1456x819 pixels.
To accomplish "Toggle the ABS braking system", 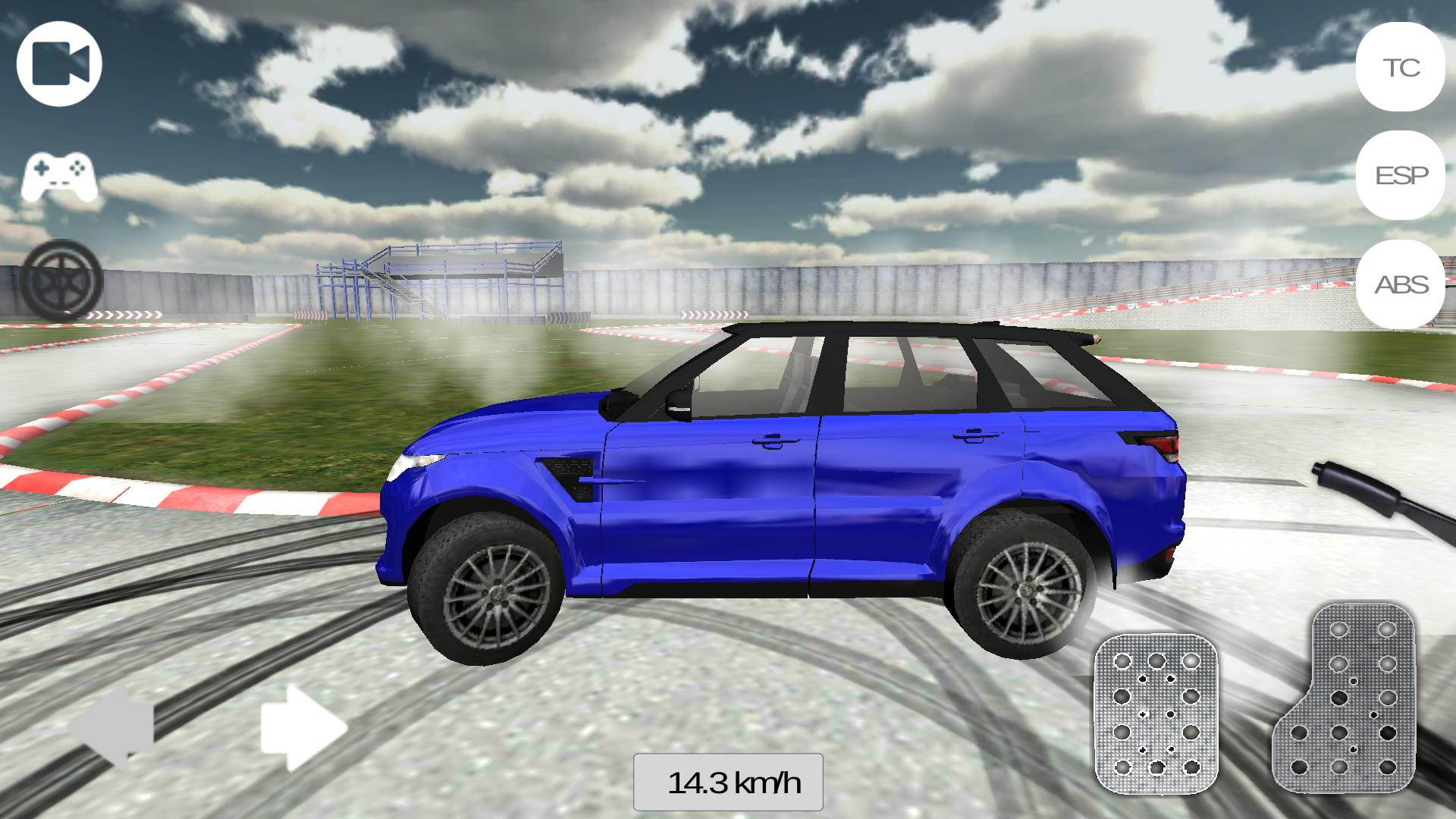I will [x=1400, y=287].
